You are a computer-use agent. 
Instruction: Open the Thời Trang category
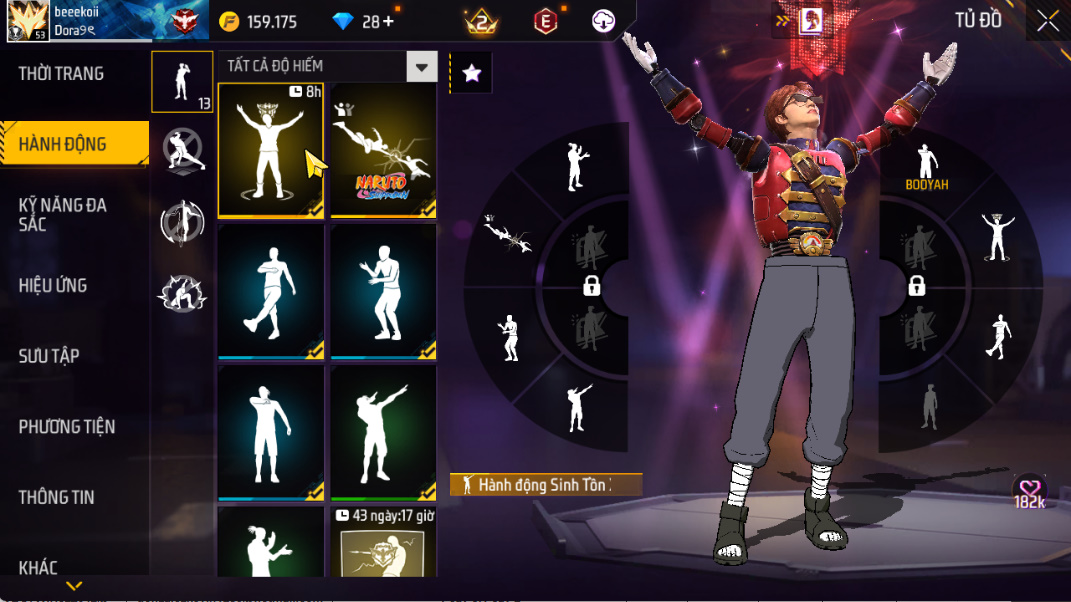click(62, 74)
